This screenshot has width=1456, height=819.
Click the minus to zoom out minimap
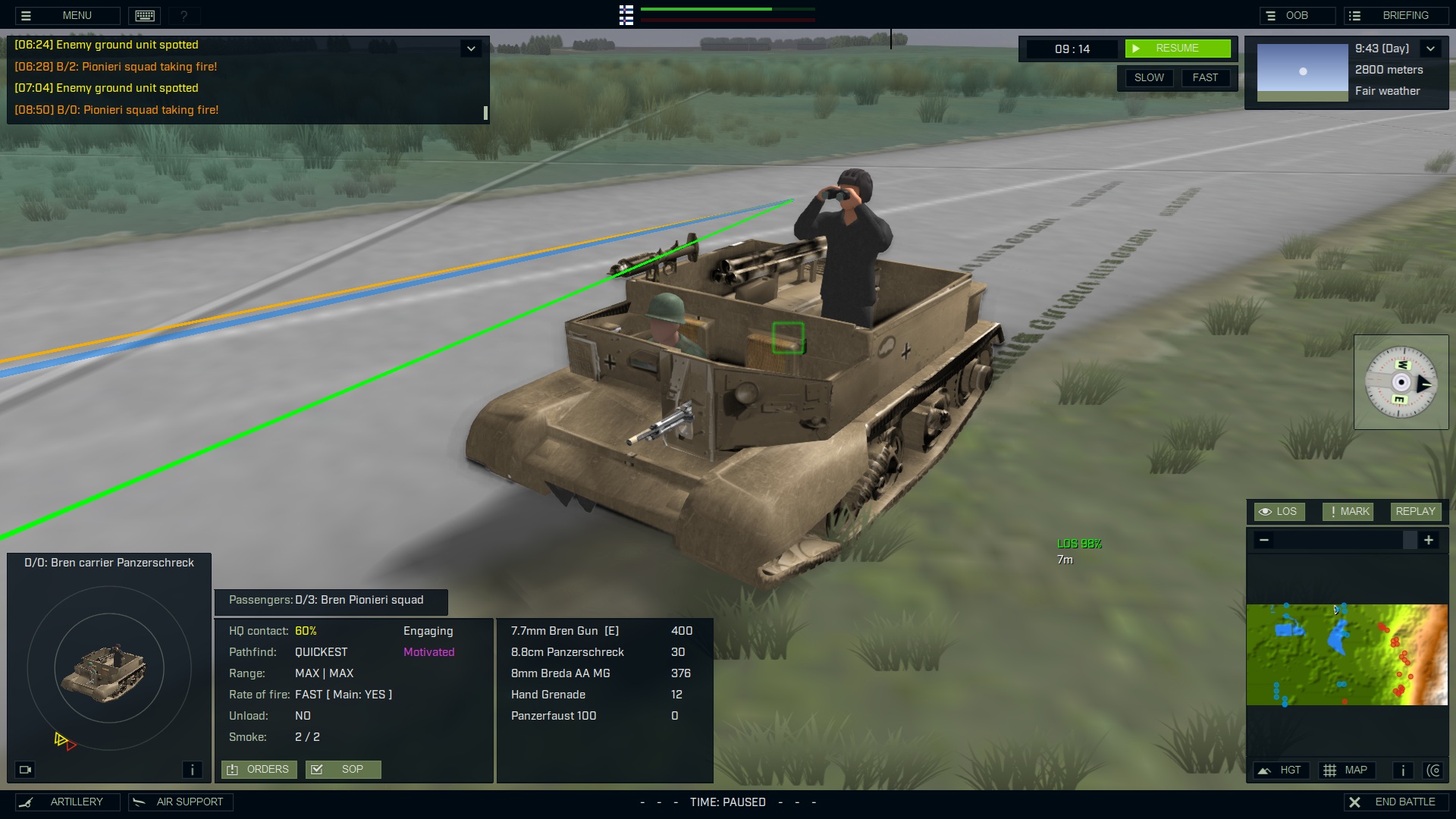1263,540
